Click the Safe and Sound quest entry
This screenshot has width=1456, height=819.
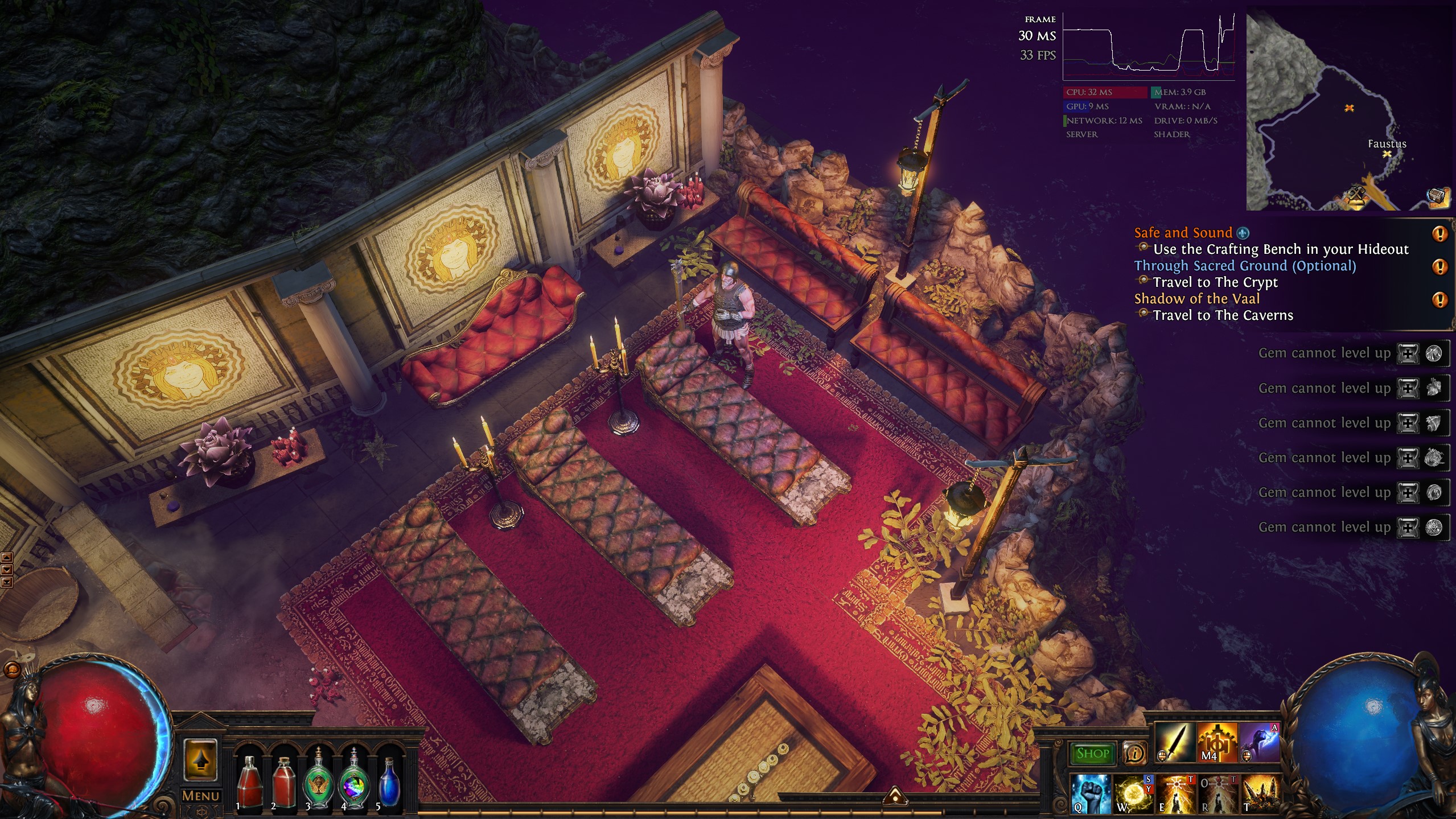1183,233
